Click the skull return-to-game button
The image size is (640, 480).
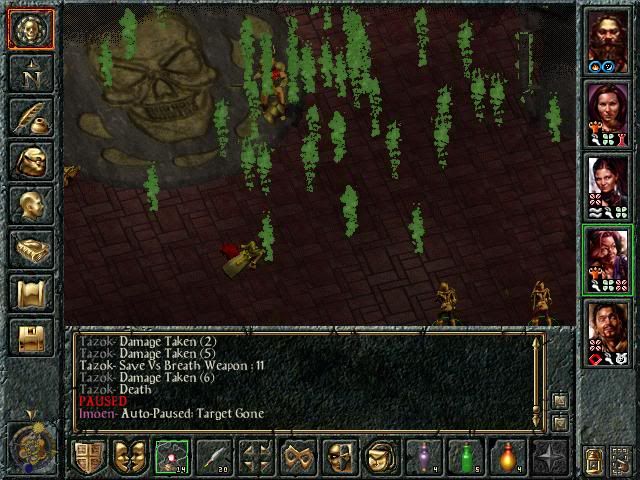click(31, 28)
